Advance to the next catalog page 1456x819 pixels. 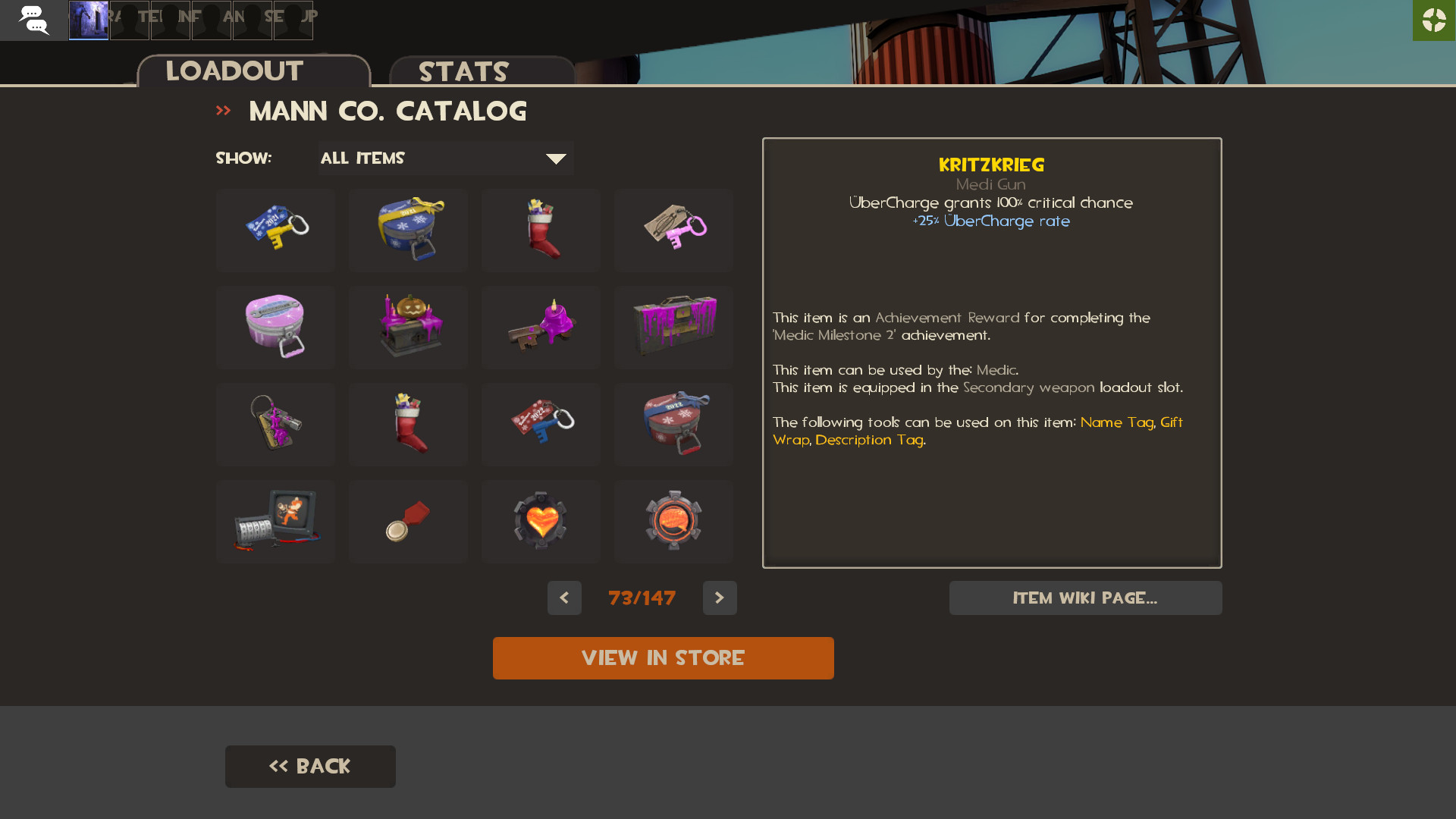click(x=720, y=598)
